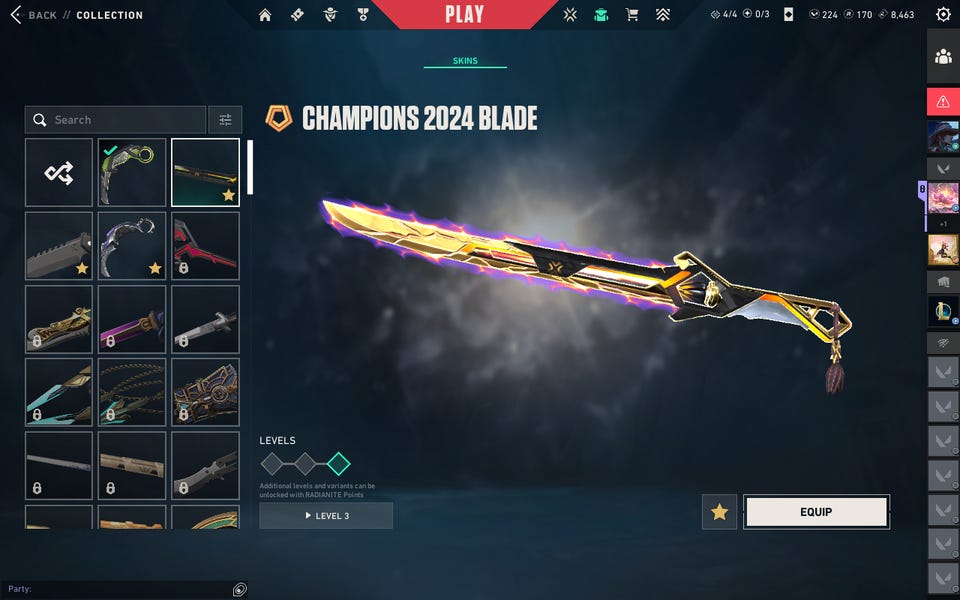The image size is (960, 600).
Task: Select the equipped green karambit skin
Action: pyautogui.click(x=132, y=173)
